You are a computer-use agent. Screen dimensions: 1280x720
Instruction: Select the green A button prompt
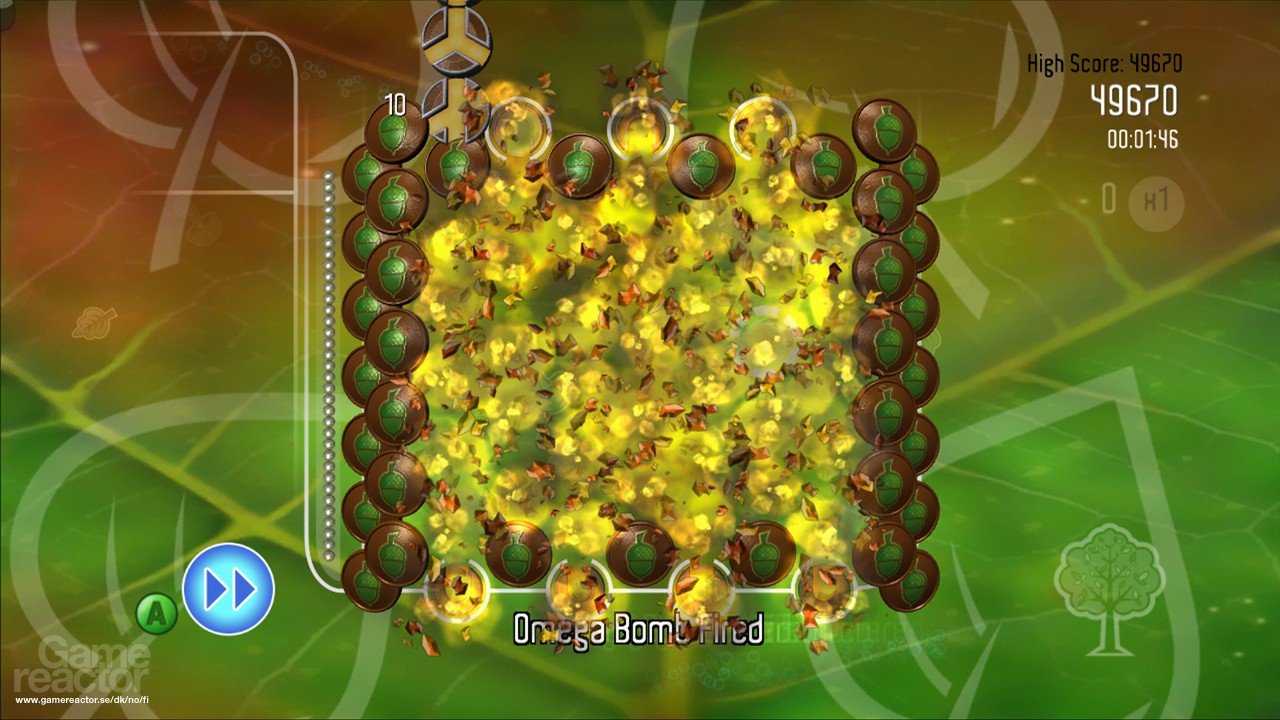[x=156, y=614]
